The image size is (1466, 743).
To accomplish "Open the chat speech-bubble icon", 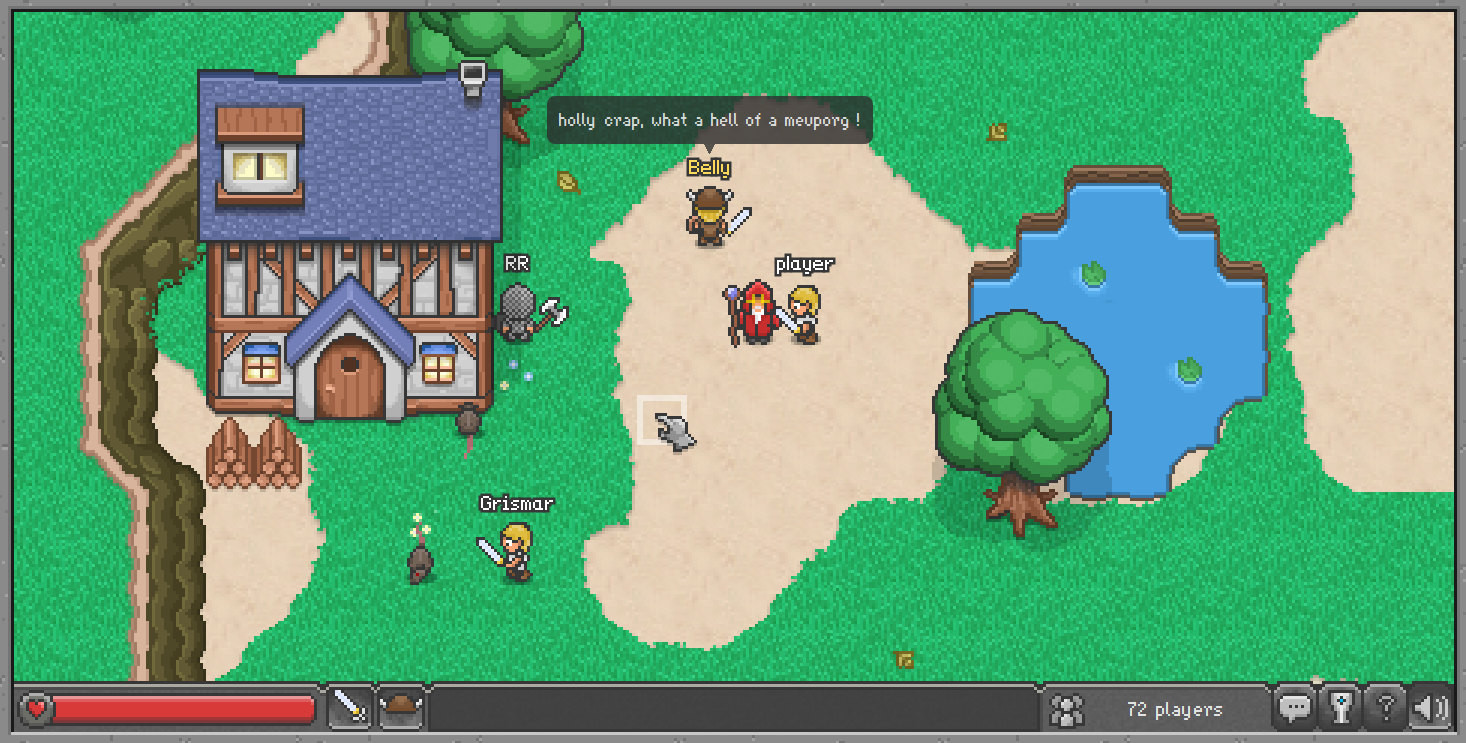I will point(1295,708).
